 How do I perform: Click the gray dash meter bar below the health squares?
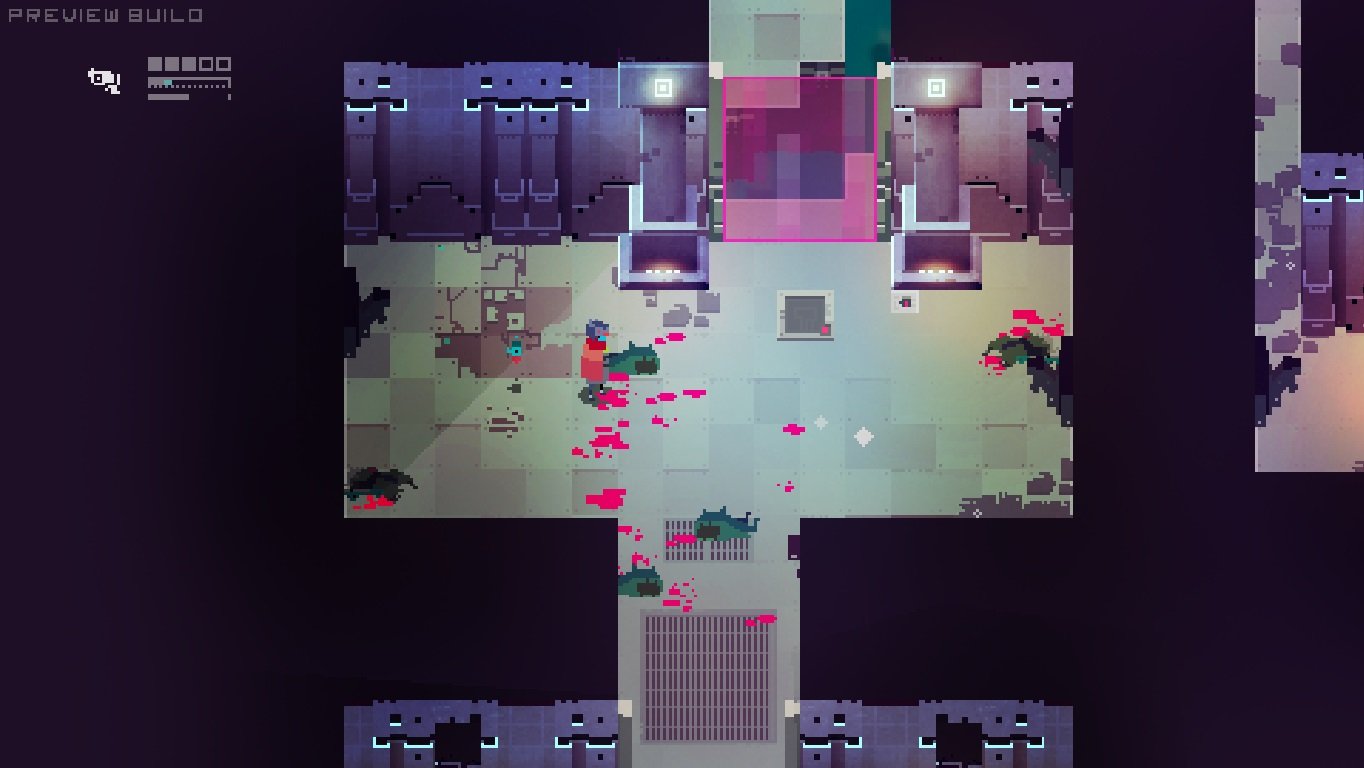point(168,96)
